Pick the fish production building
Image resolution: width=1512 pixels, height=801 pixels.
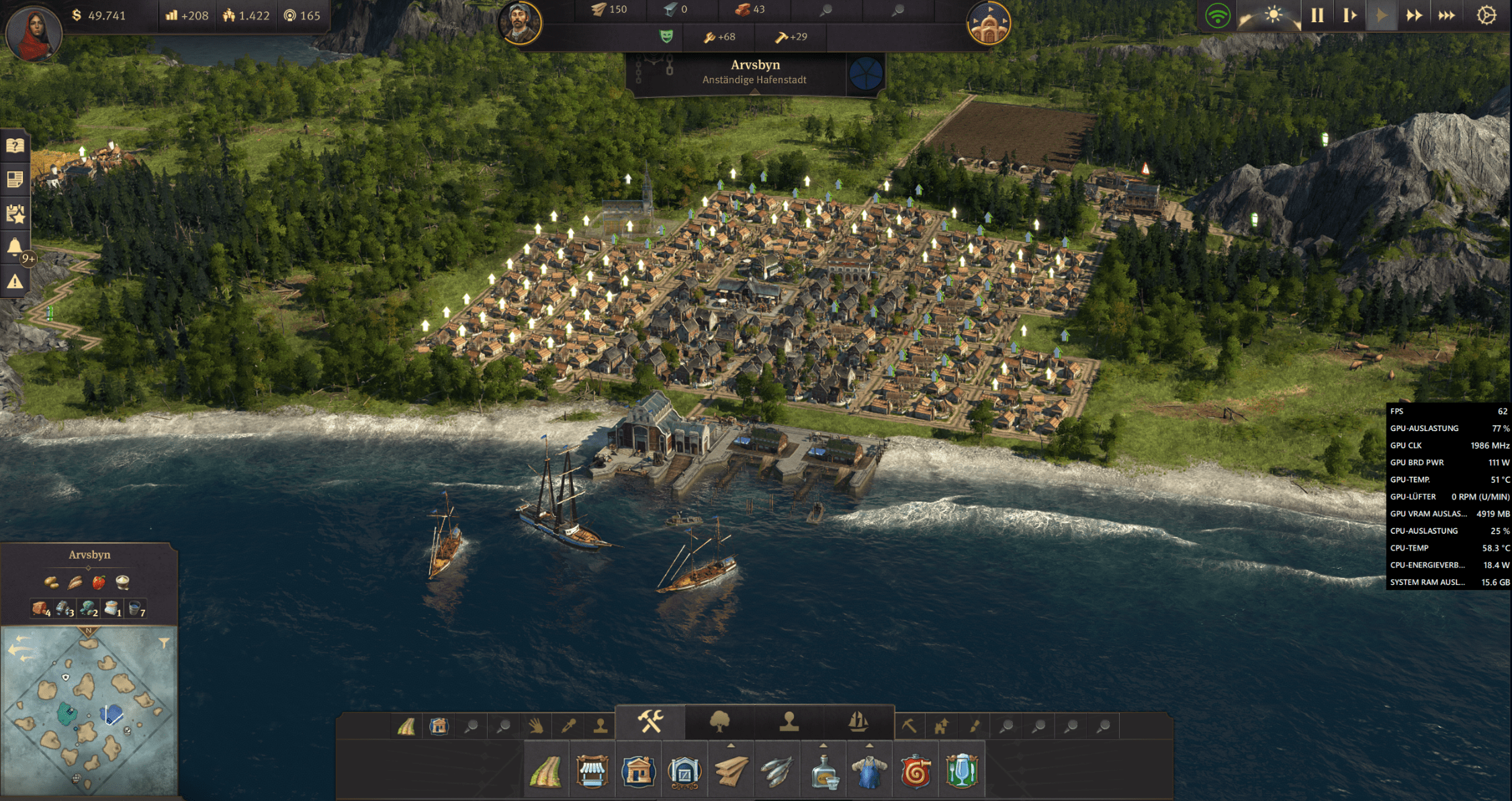coord(777,771)
